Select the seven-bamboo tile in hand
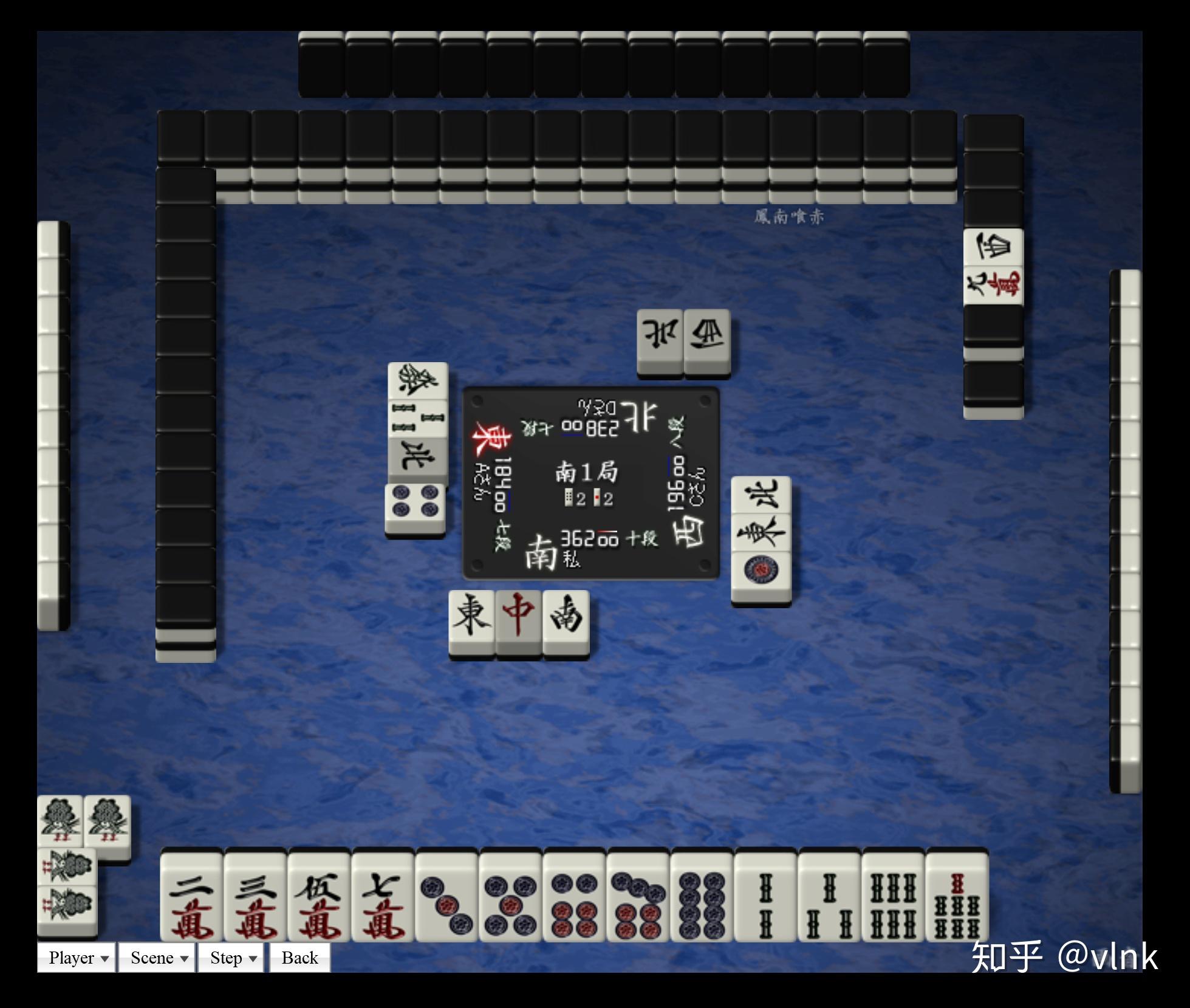Screen dimensions: 1190x1008 coord(957,897)
